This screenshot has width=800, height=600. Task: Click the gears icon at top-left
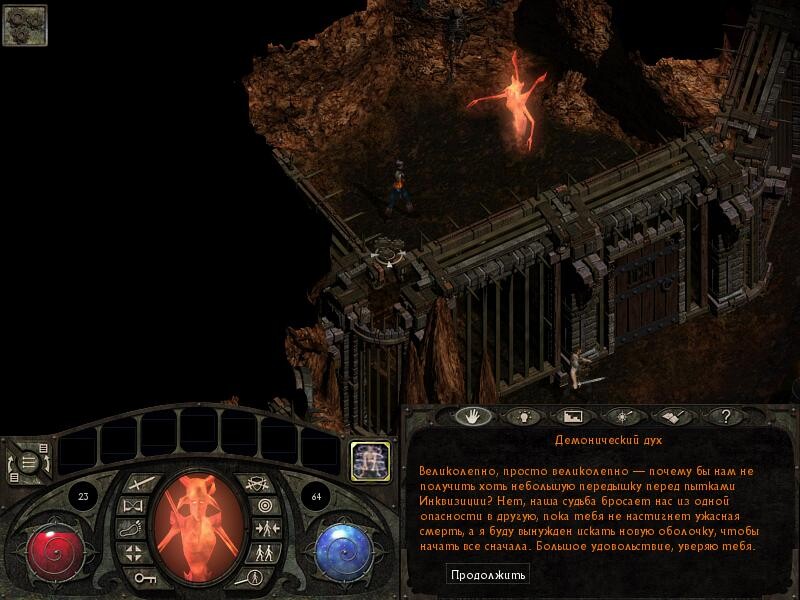tap(24, 25)
